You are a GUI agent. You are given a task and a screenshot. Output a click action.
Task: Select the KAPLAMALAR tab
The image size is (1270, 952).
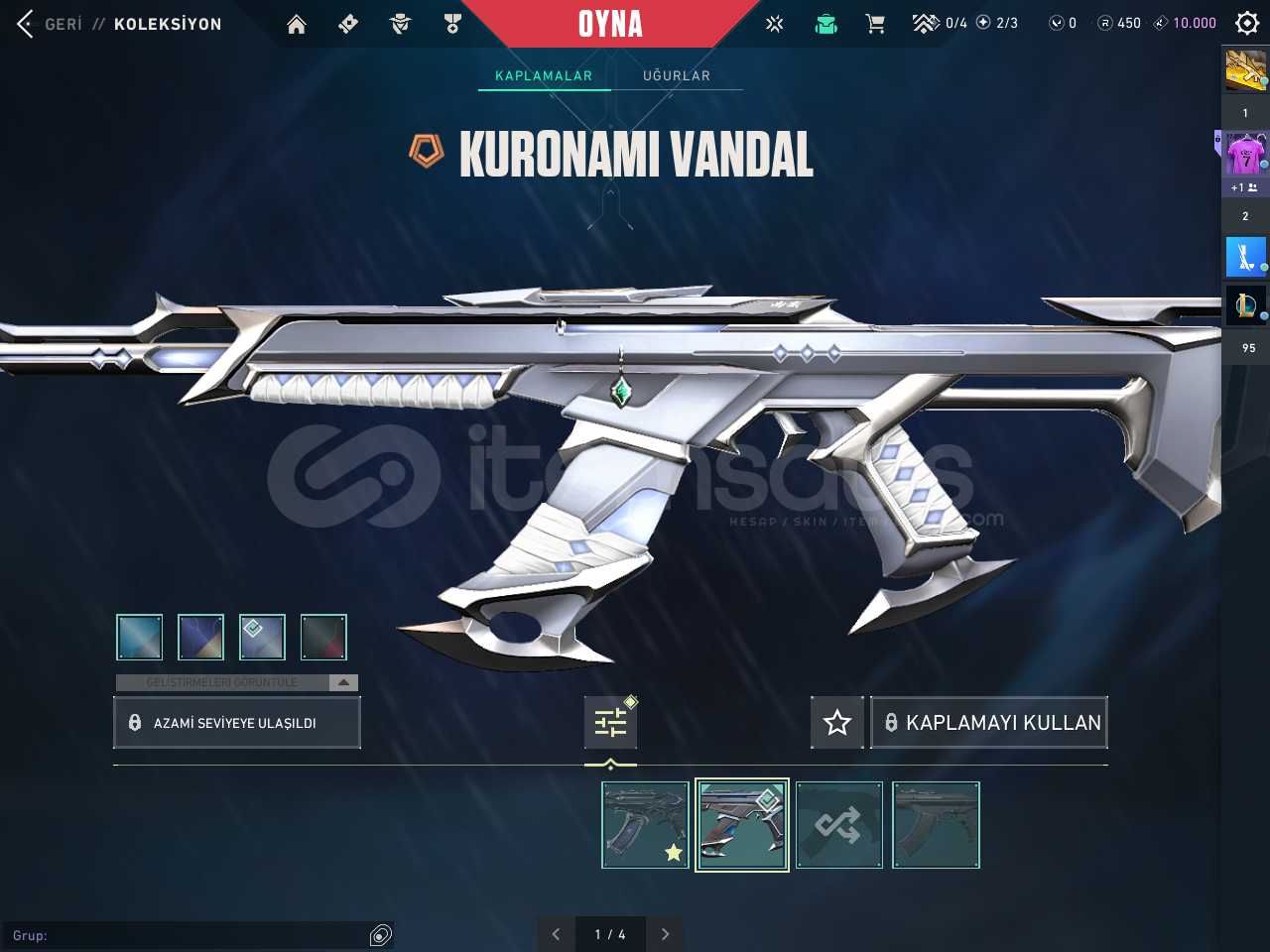(x=544, y=75)
